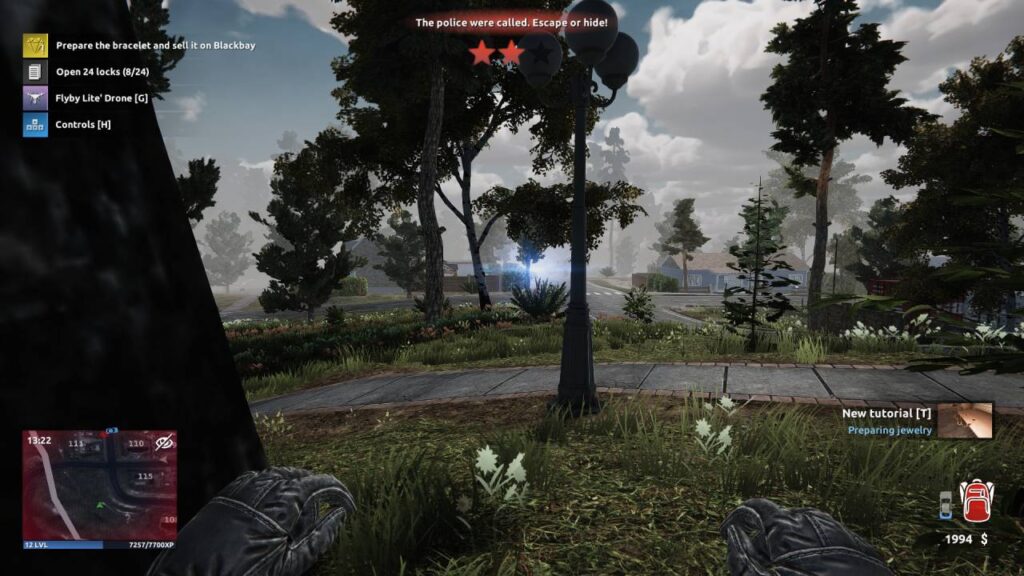Click the crossed-eye visibility indicator on minimap
This screenshot has width=1024, height=576.
pyautogui.click(x=165, y=442)
